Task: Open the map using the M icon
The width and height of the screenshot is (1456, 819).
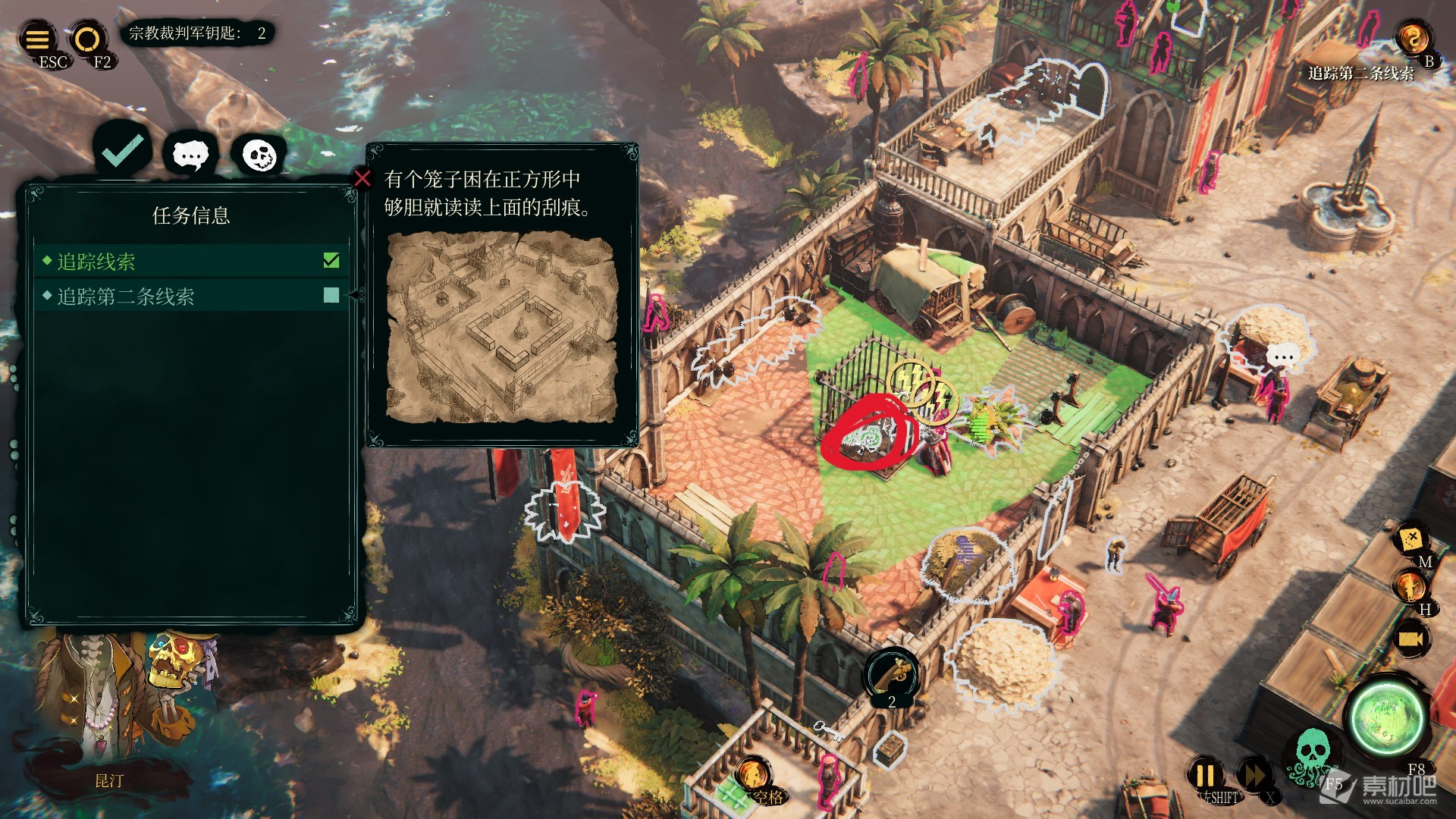Action: (x=1410, y=540)
